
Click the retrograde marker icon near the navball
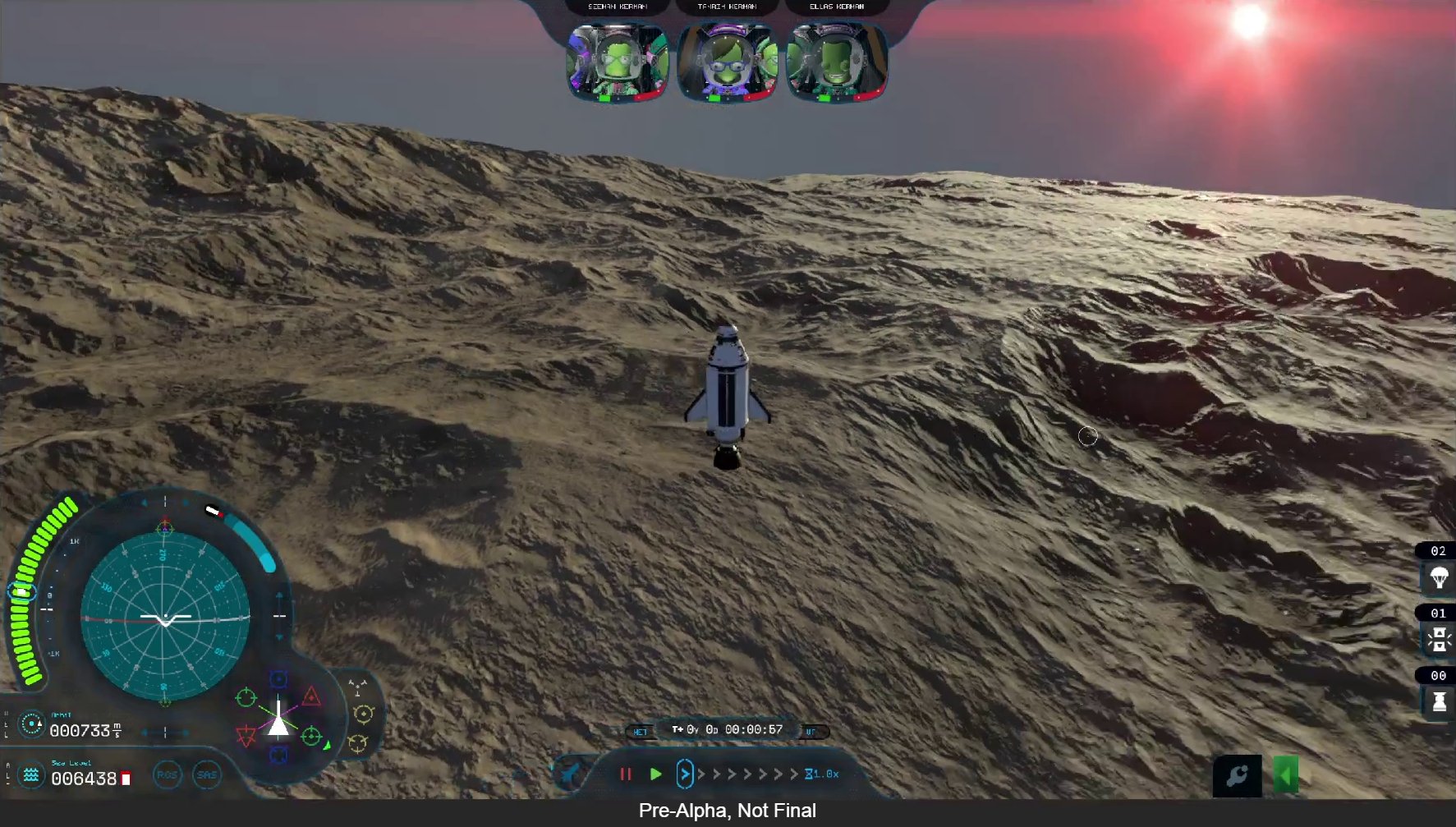(245, 734)
